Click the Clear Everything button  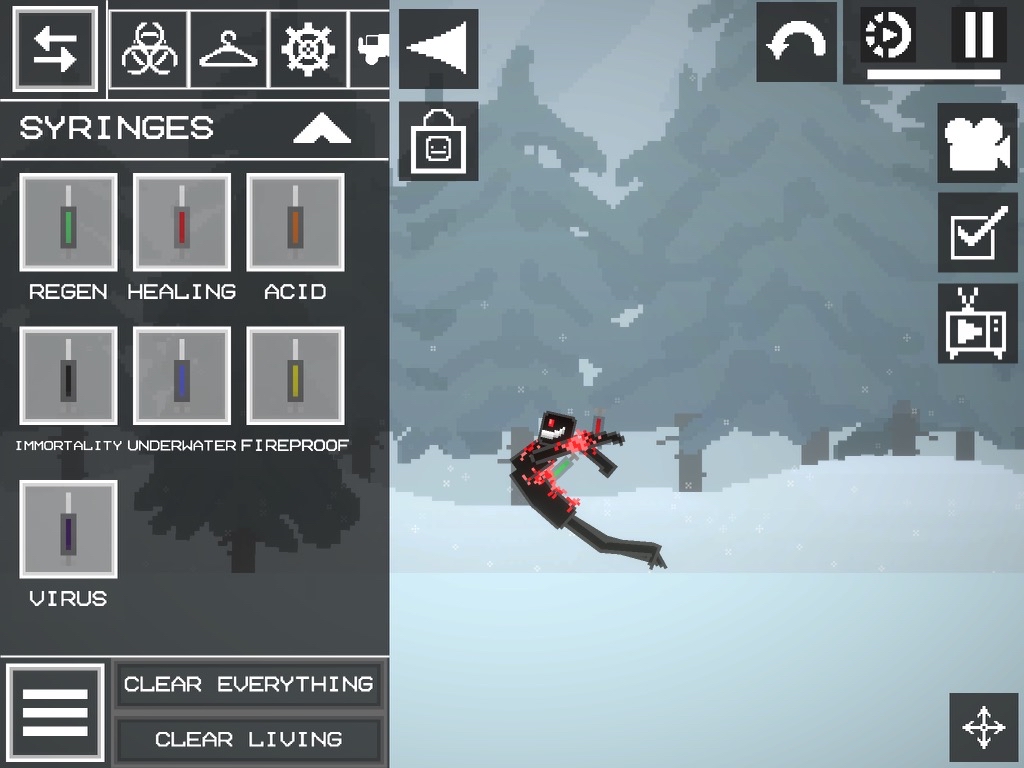coord(248,685)
